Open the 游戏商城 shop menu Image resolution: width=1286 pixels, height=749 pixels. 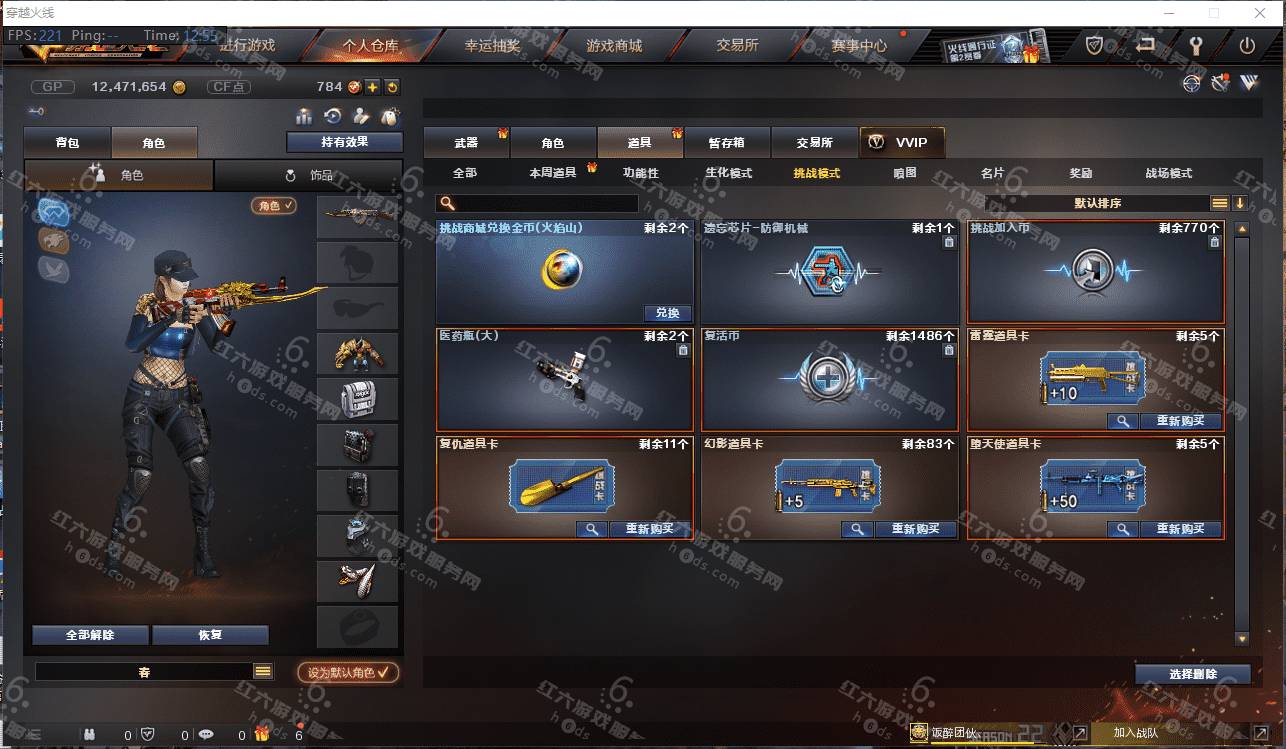pyautogui.click(x=614, y=46)
